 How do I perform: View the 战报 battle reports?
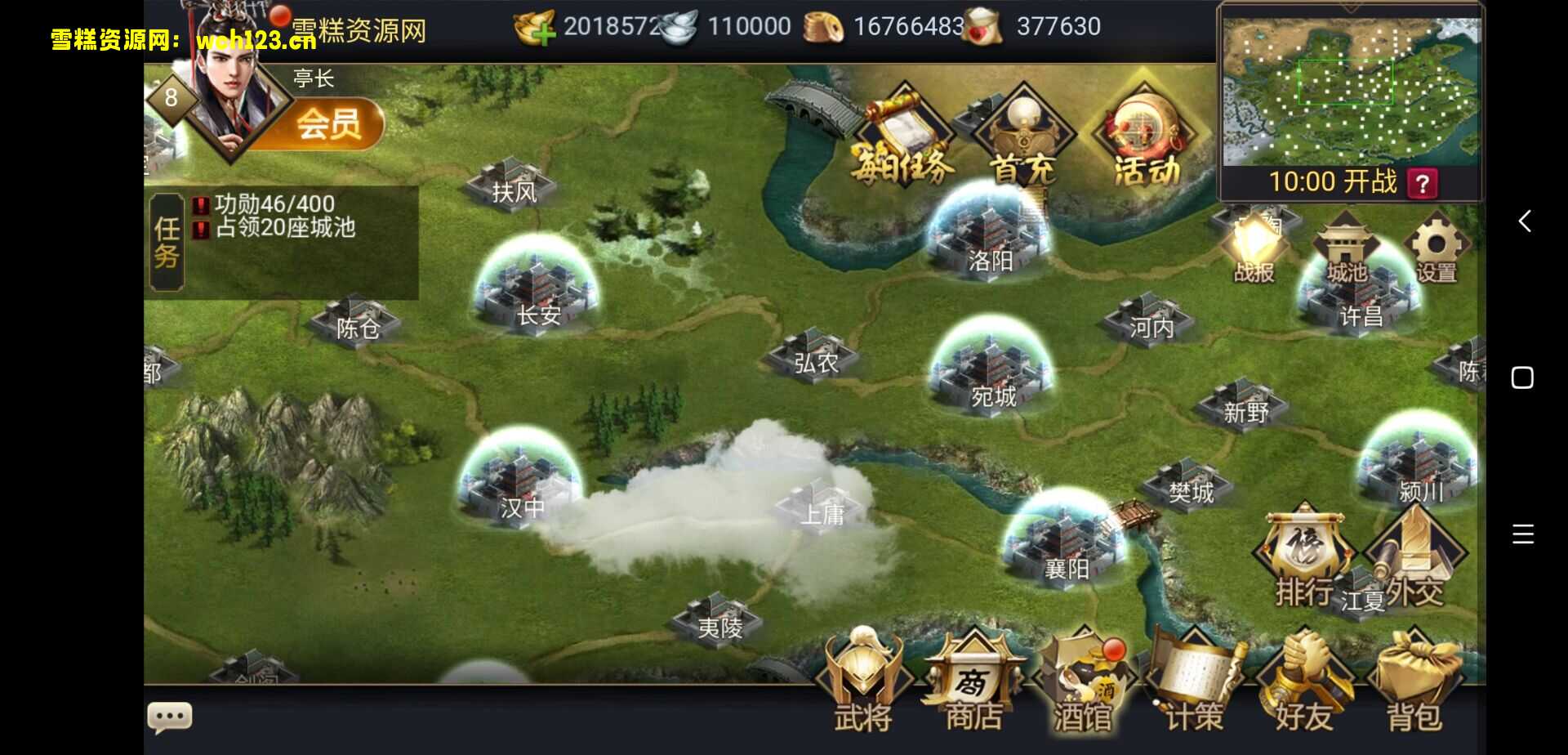coord(1254,248)
